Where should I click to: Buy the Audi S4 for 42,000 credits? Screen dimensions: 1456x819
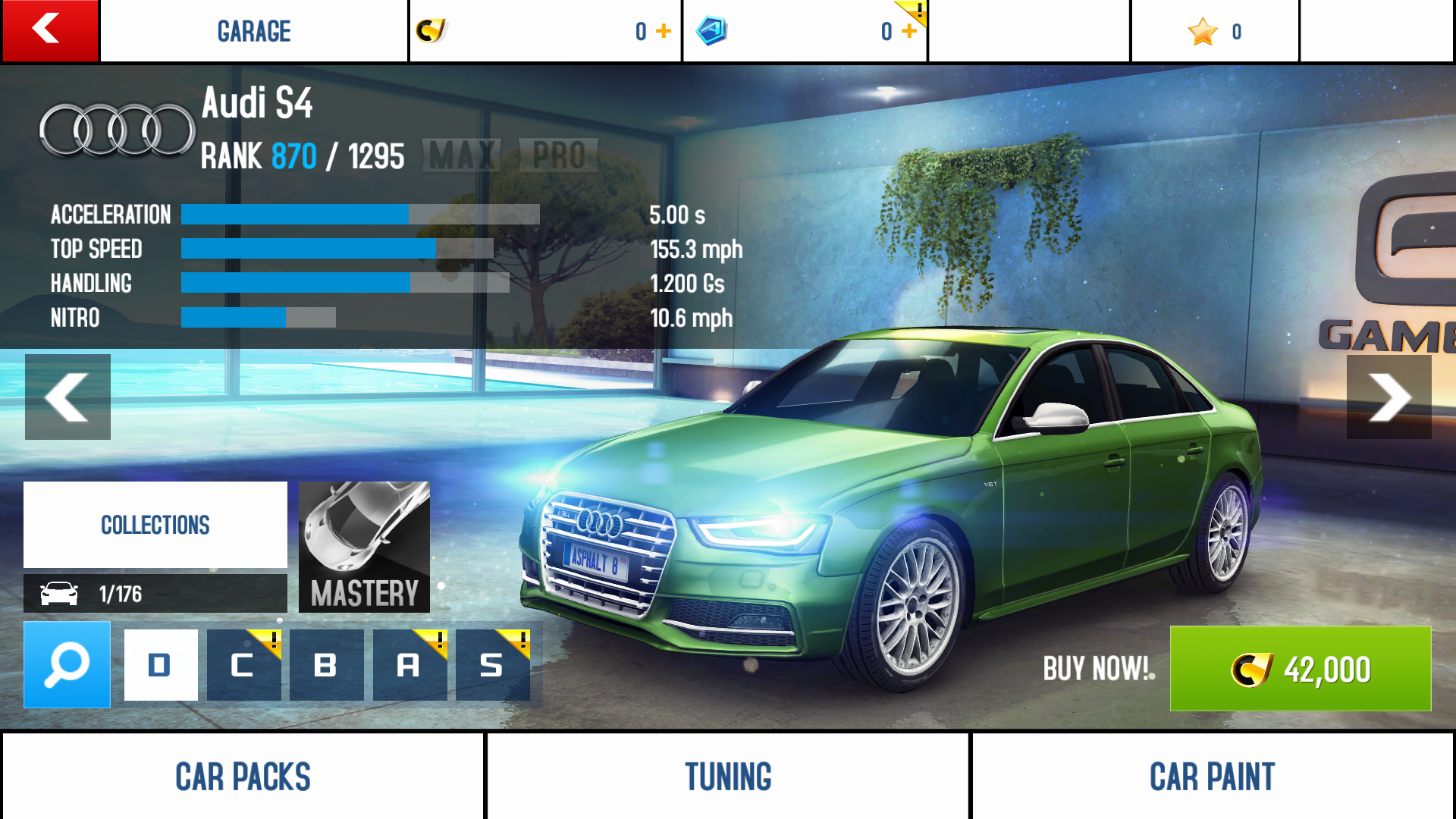pyautogui.click(x=1300, y=668)
